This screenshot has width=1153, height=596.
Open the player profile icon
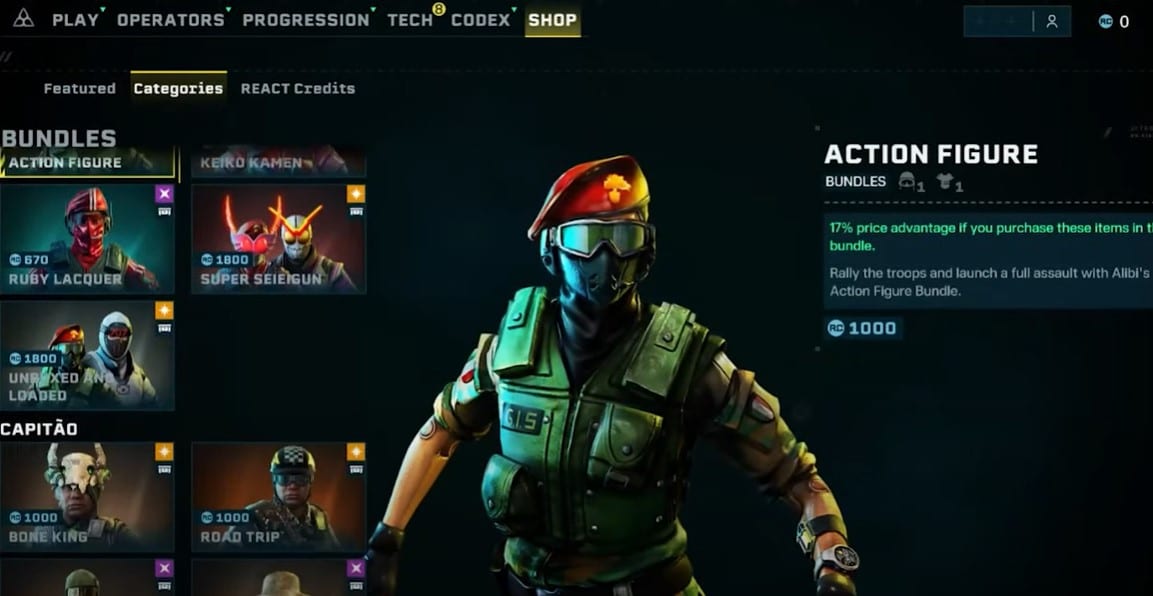[x=1051, y=21]
